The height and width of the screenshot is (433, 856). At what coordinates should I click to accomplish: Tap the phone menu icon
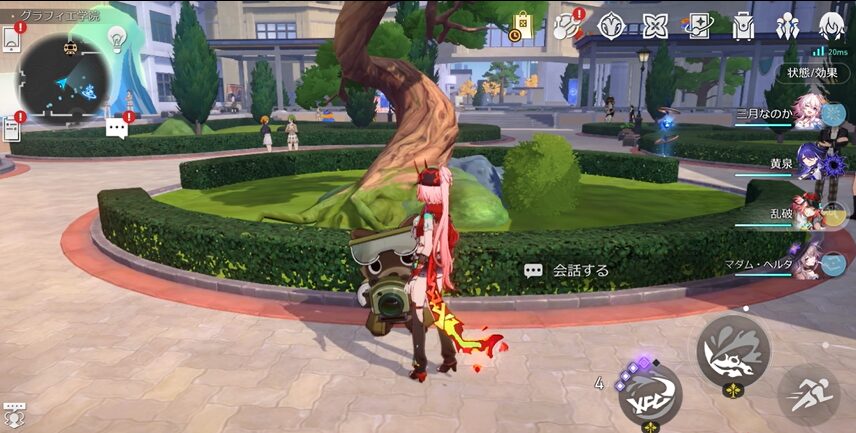[12, 39]
